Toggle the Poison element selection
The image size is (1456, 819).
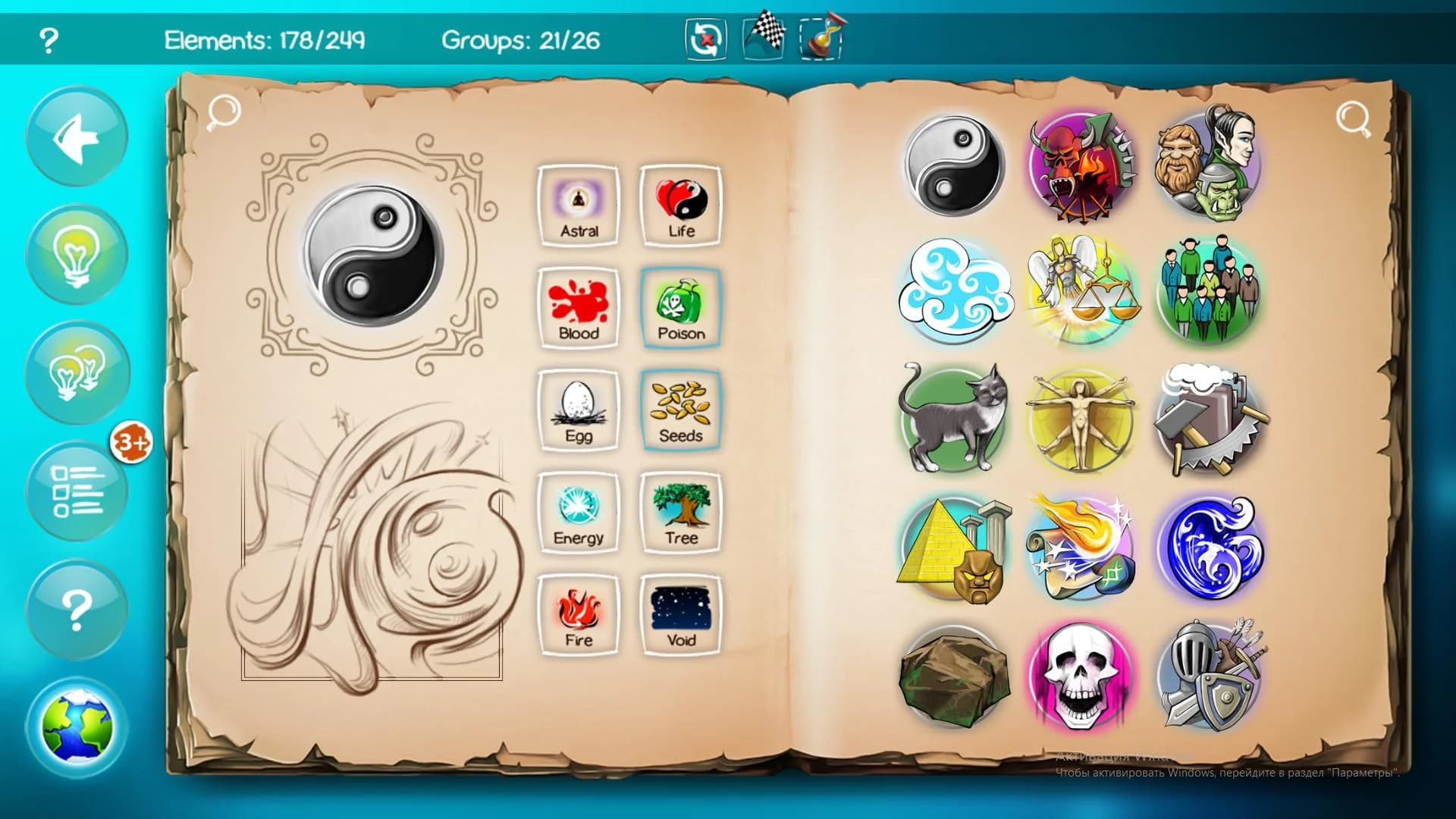(680, 307)
